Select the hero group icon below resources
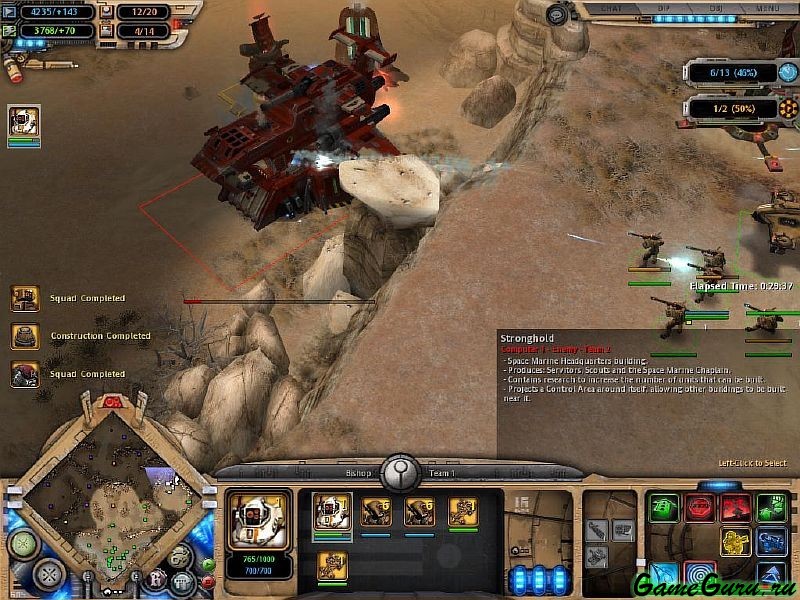The image size is (800, 600). click(24, 122)
